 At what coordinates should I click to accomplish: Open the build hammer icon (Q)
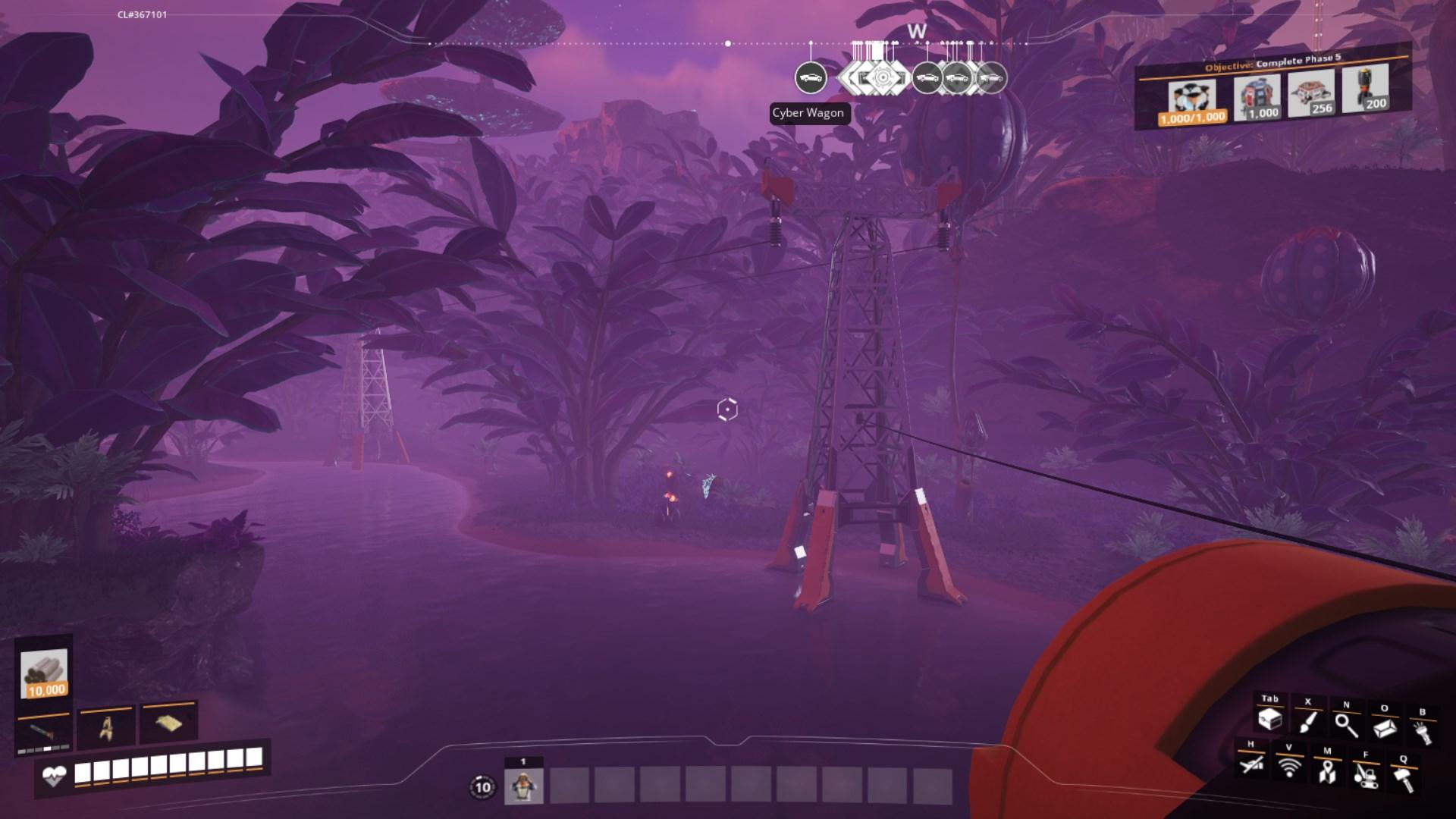pos(1403,780)
